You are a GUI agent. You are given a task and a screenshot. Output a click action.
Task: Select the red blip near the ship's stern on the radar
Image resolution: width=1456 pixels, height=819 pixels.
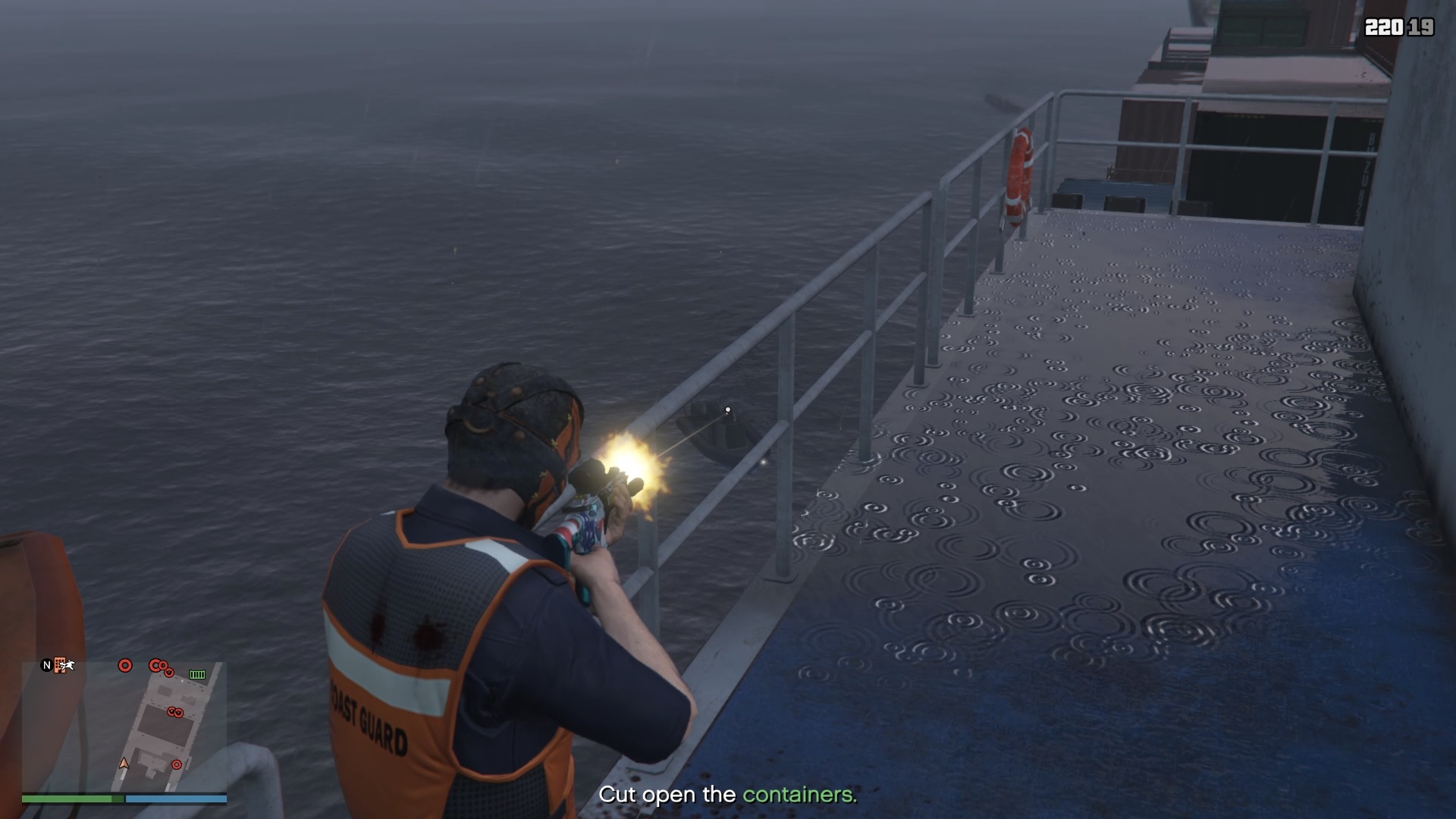pyautogui.click(x=177, y=764)
